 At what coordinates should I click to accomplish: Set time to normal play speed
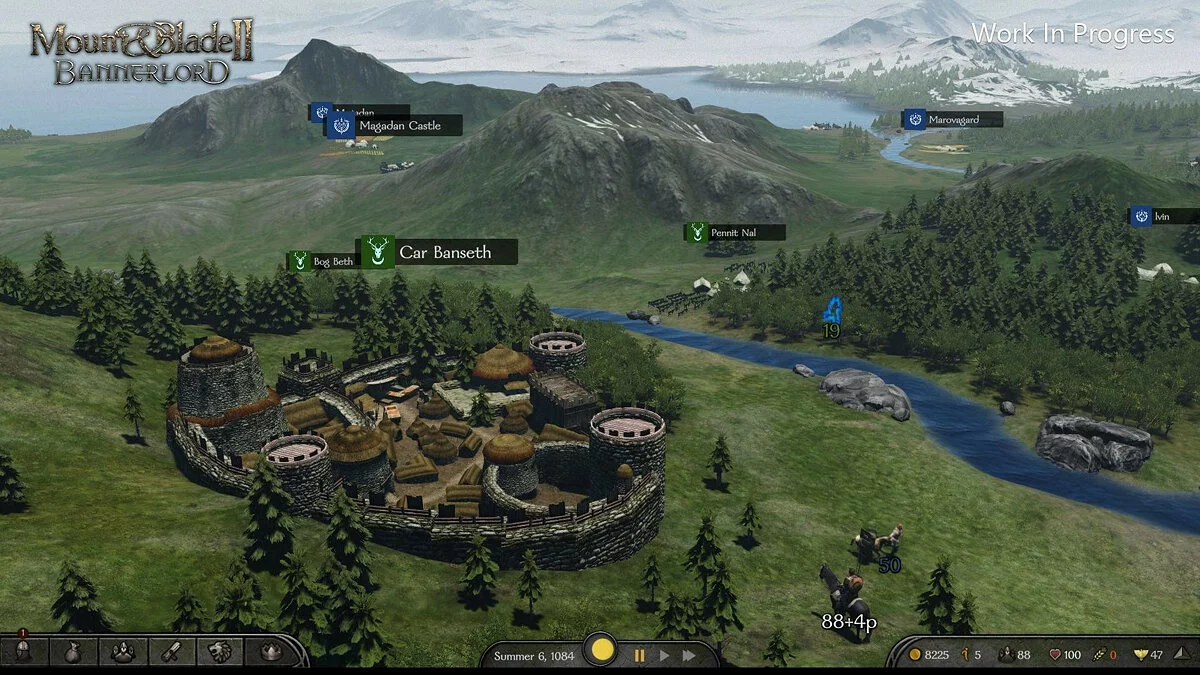[x=663, y=656]
